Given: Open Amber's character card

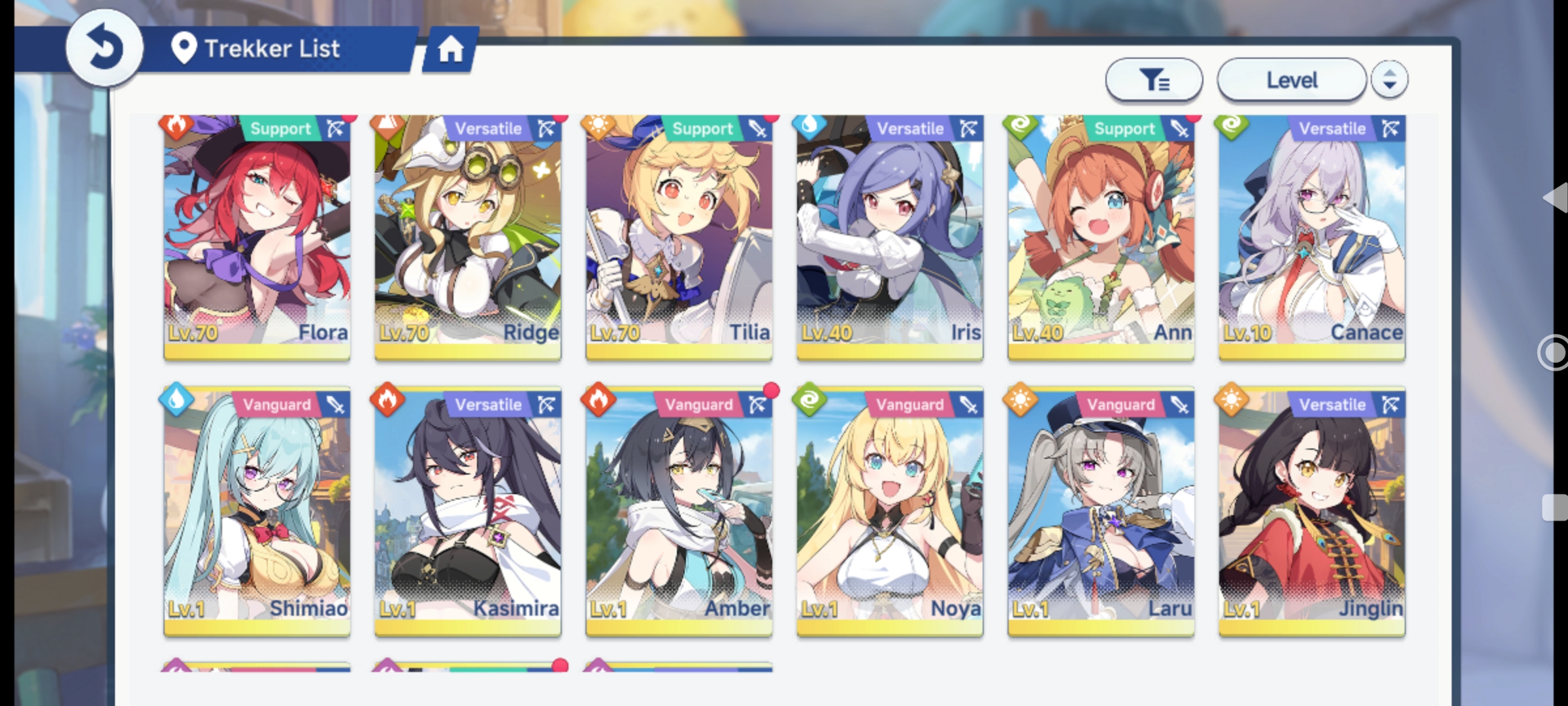Looking at the screenshot, I should tap(679, 513).
